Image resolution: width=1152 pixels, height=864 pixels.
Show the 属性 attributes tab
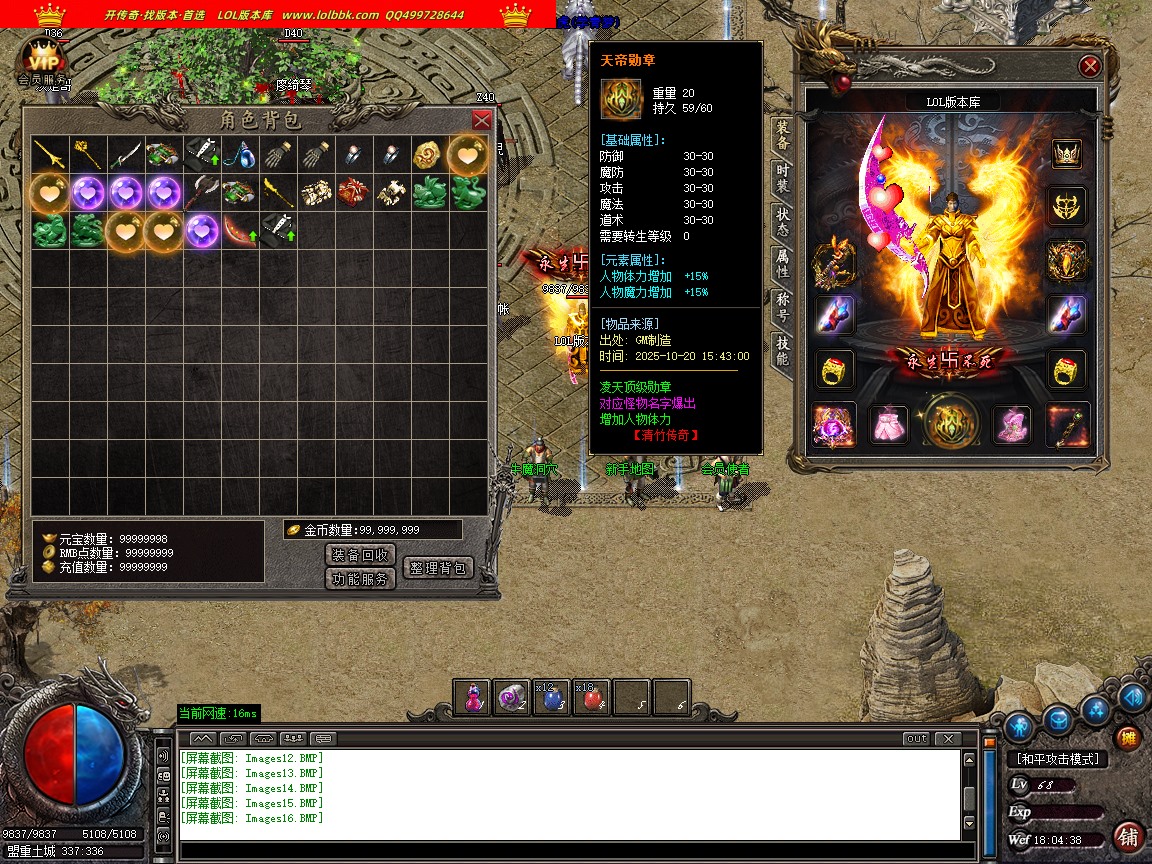782,264
